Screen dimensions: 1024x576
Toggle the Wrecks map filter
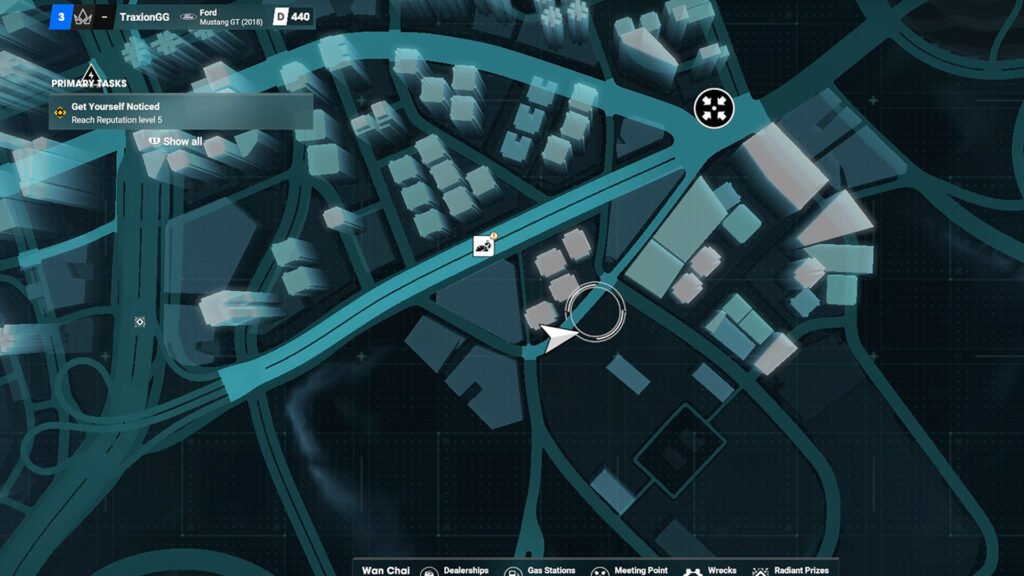pyautogui.click(x=712, y=570)
